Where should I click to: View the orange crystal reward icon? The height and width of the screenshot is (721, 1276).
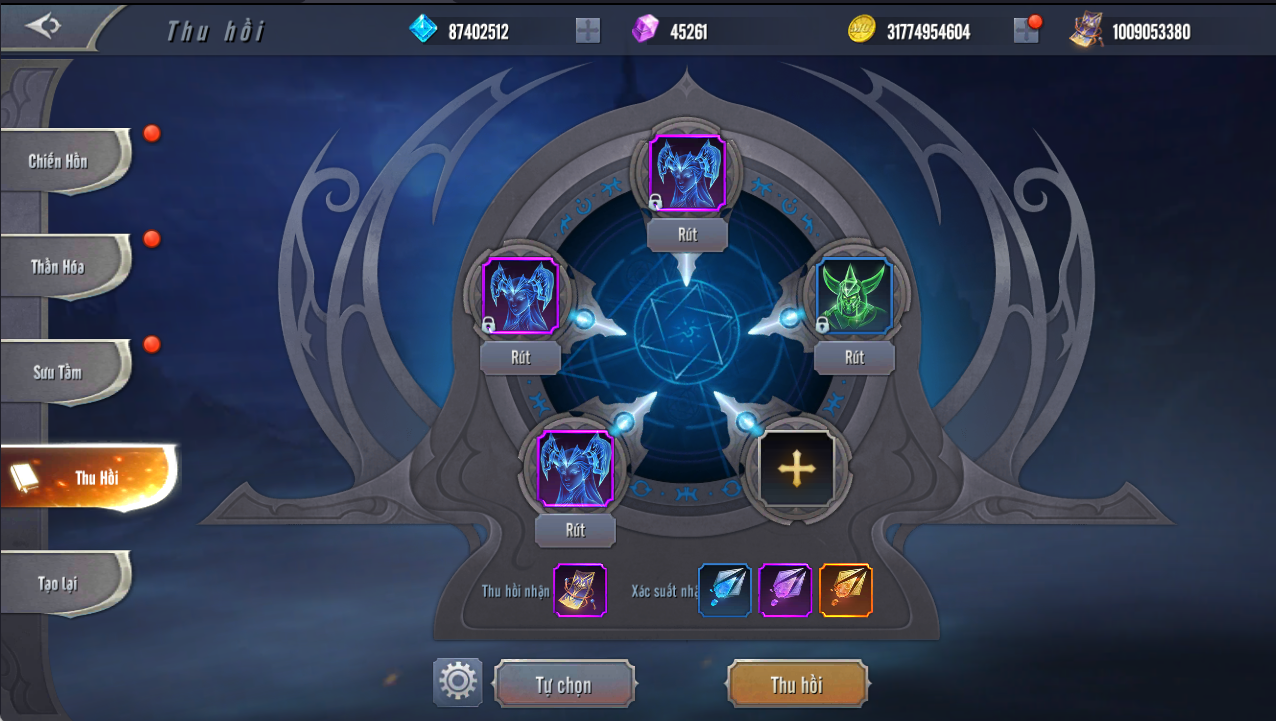point(846,590)
